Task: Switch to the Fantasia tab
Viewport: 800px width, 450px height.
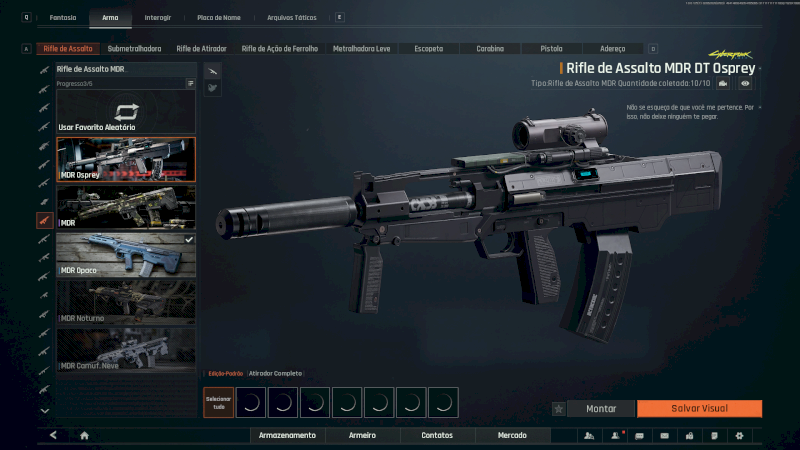Action: (x=63, y=17)
